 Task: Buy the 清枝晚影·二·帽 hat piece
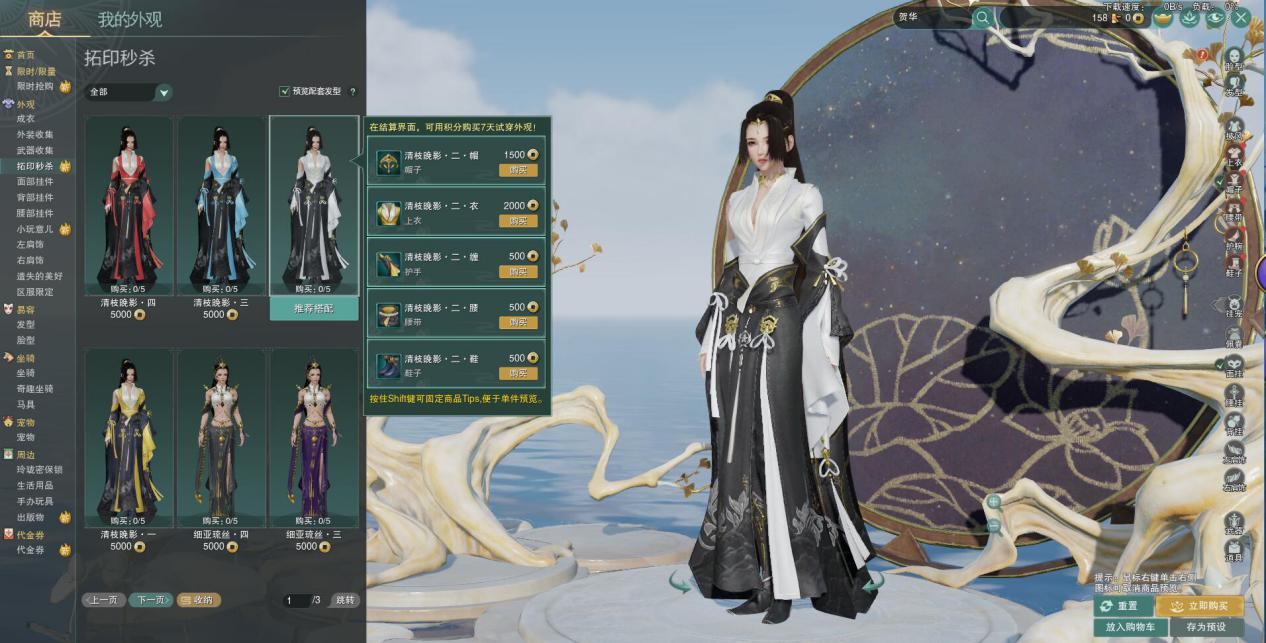click(518, 170)
